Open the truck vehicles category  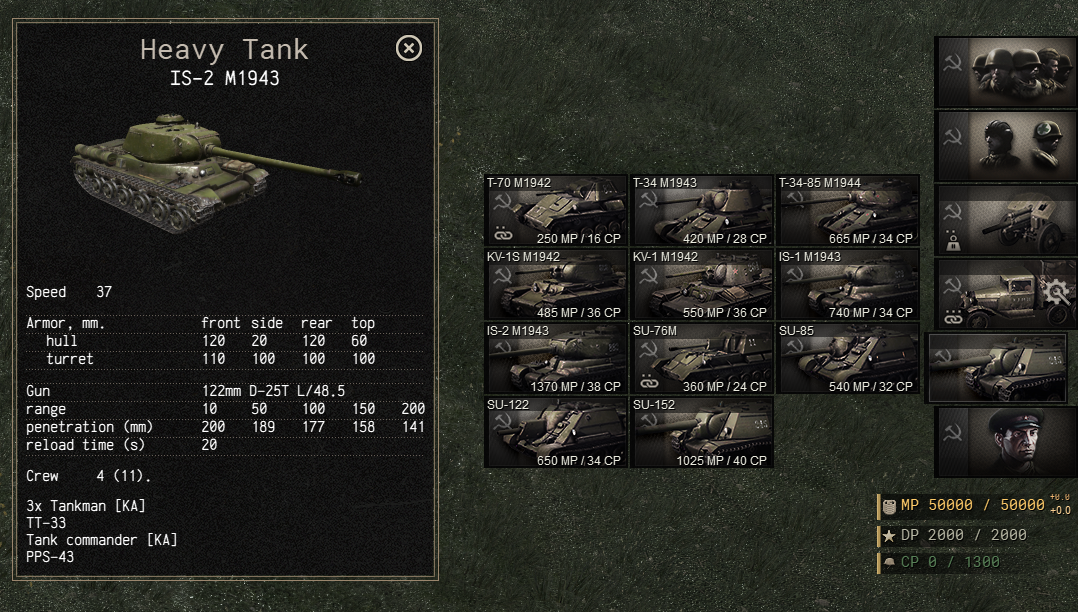pos(1005,294)
